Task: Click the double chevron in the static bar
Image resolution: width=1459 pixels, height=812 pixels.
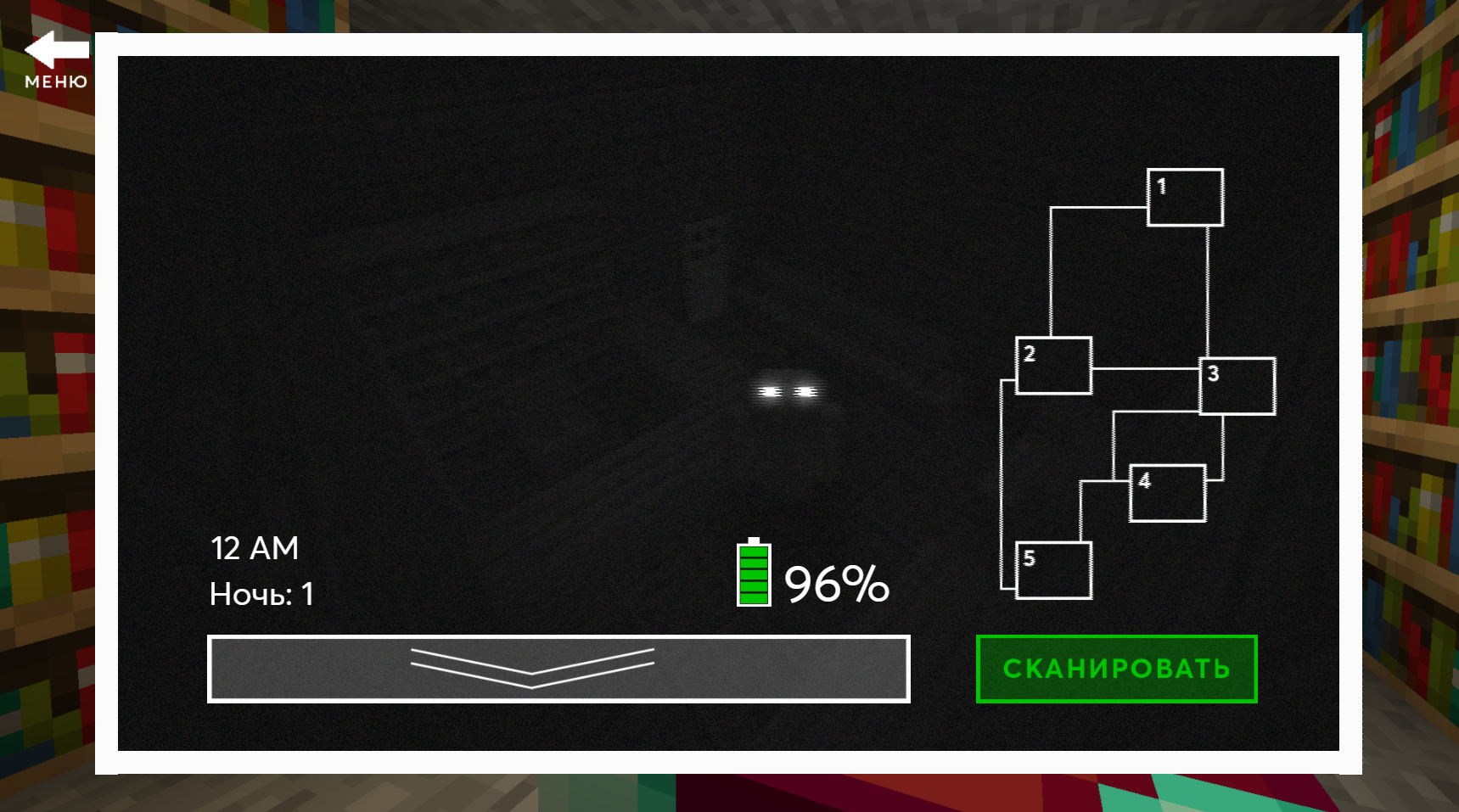Action: [532, 669]
